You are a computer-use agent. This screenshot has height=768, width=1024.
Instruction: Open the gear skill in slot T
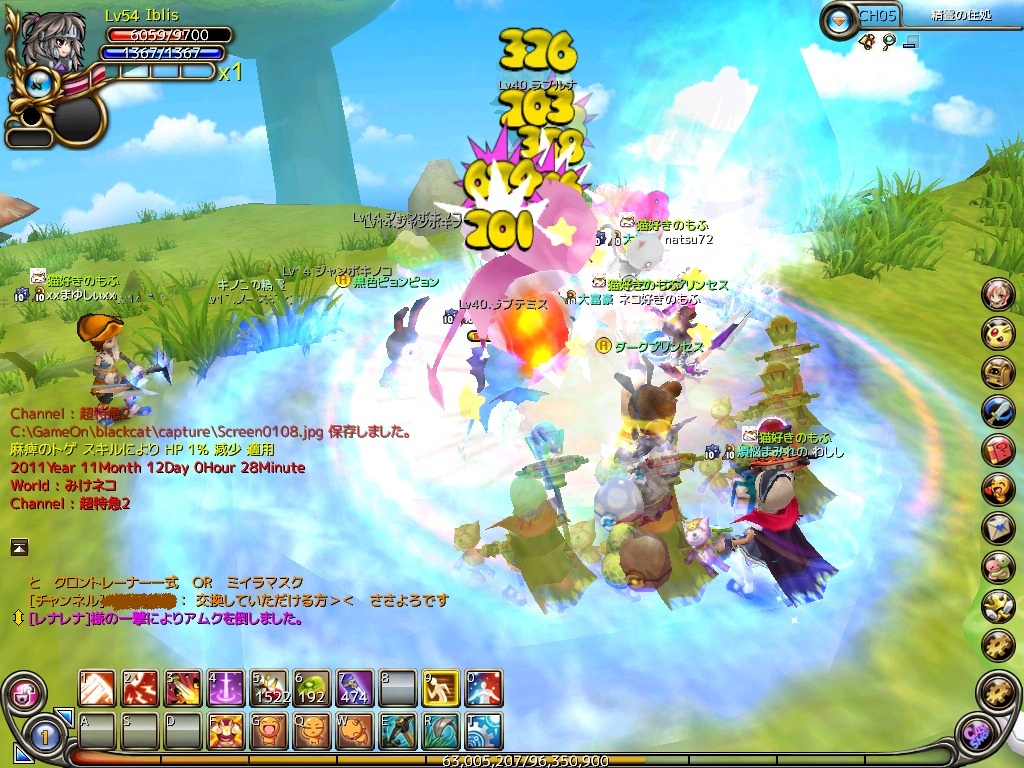tap(484, 731)
